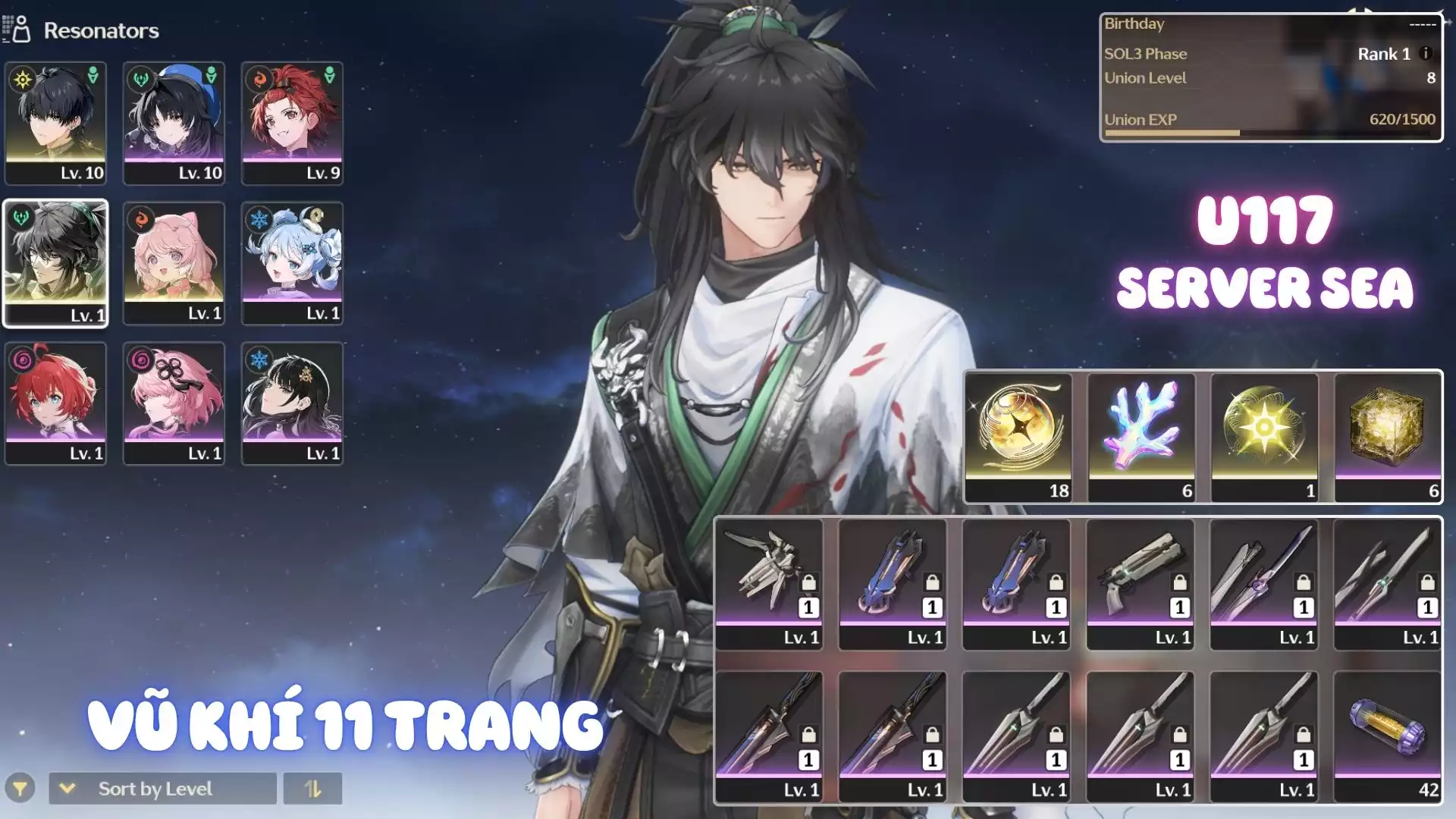The image size is (1456, 819).
Task: Select the Lv. 10 black-haired male resonator
Action: [x=55, y=123]
